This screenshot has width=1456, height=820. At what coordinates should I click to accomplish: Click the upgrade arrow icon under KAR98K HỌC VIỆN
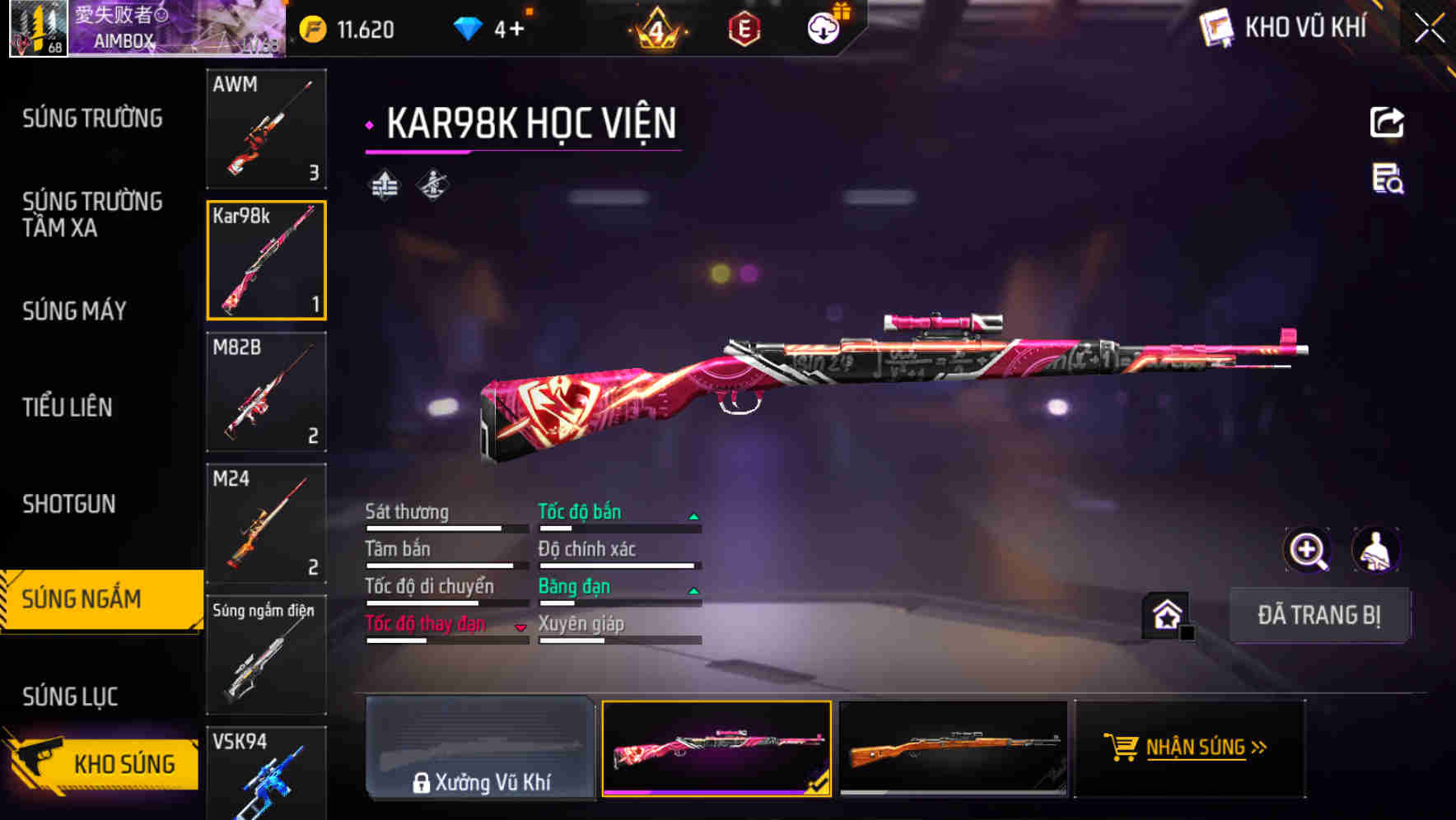tap(382, 186)
